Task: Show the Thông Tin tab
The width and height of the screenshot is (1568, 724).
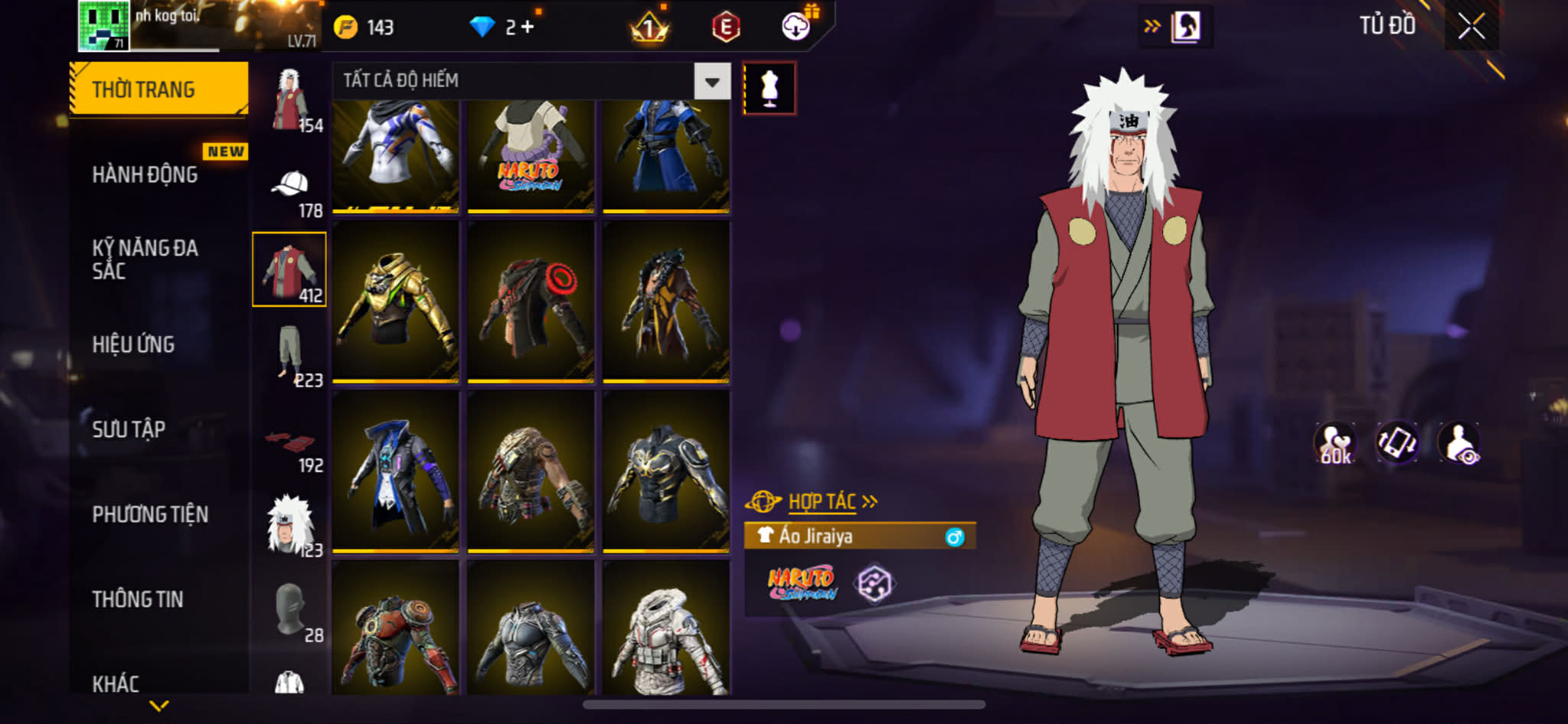Action: pyautogui.click(x=138, y=599)
